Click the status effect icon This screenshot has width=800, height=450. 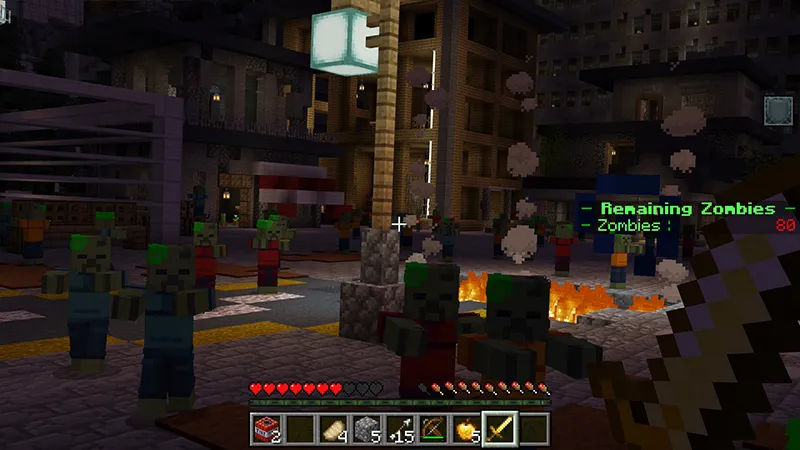(x=778, y=110)
